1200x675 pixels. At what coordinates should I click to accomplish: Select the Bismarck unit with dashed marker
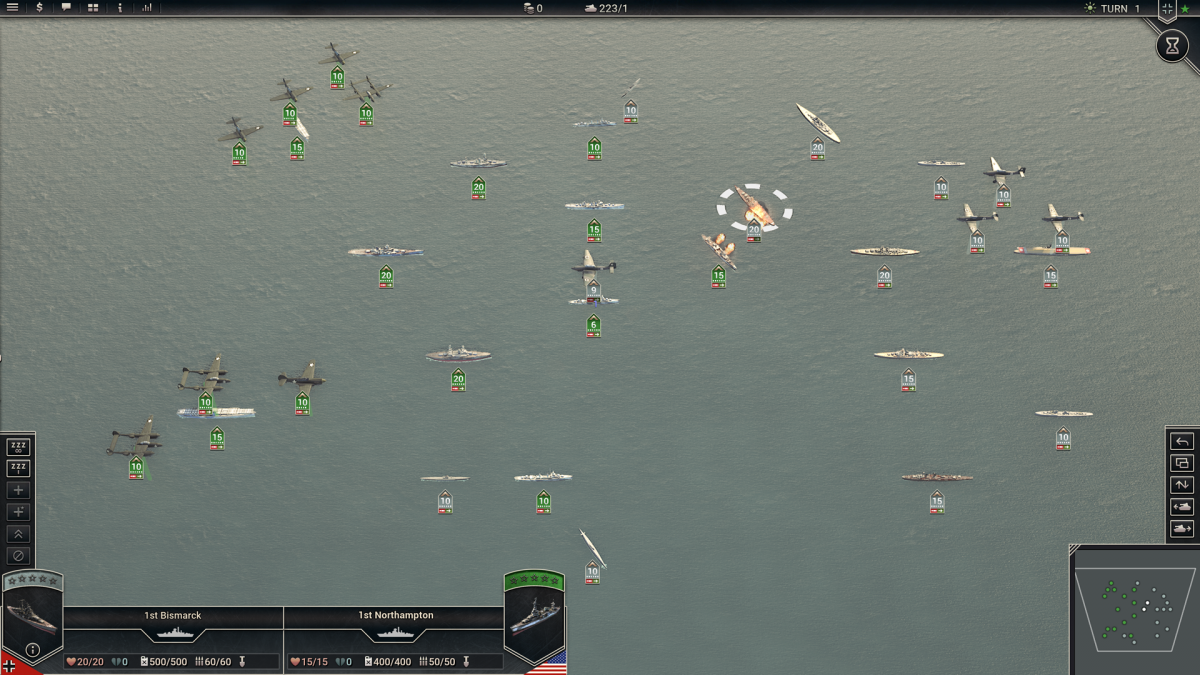click(753, 207)
